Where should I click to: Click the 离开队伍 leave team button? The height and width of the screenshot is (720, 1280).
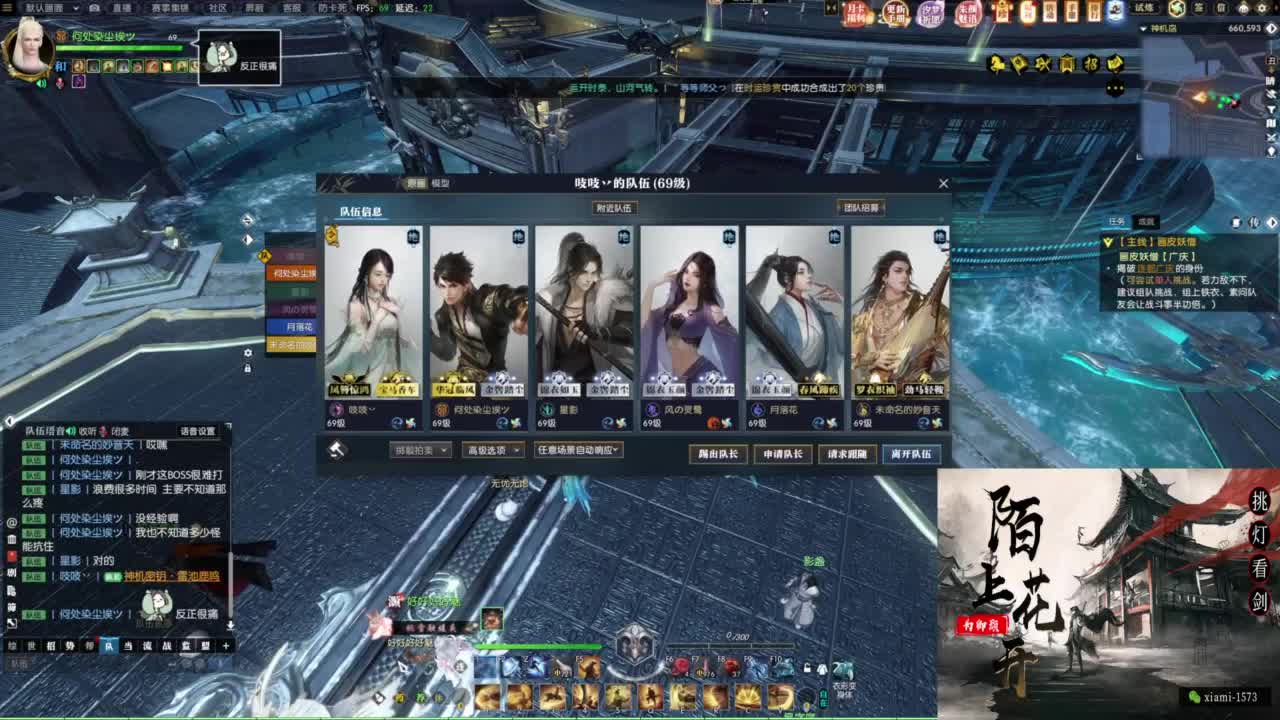(910, 452)
